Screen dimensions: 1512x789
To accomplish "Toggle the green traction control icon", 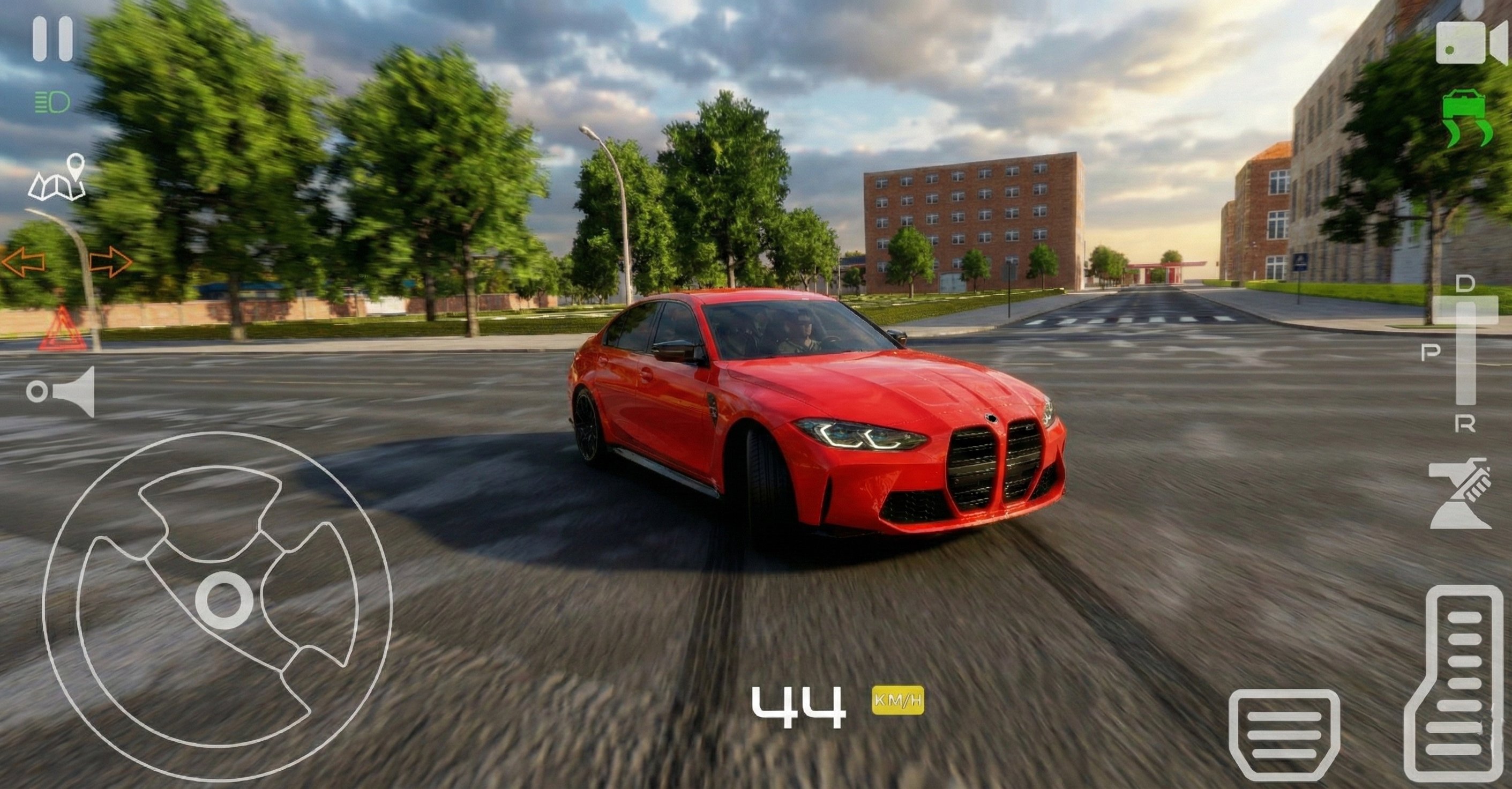I will [x=1467, y=118].
